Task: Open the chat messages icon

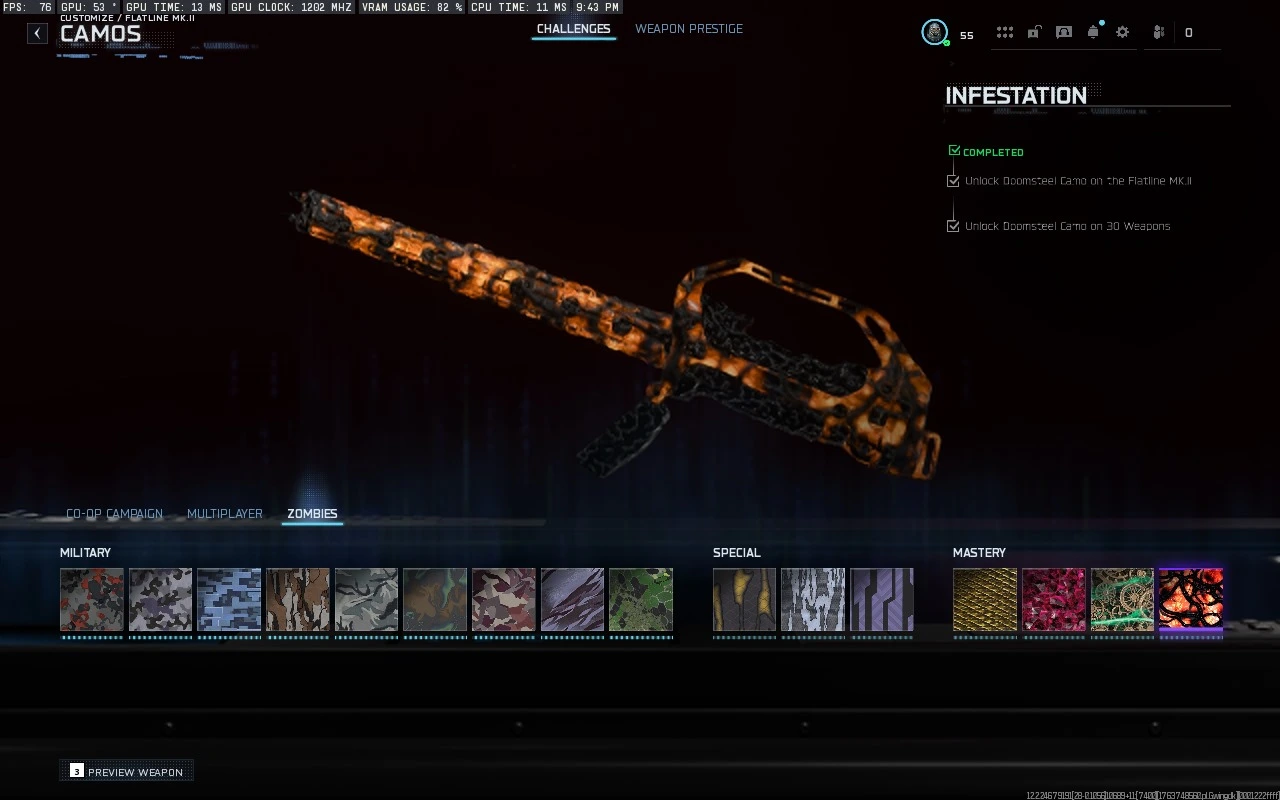Action: (1063, 32)
